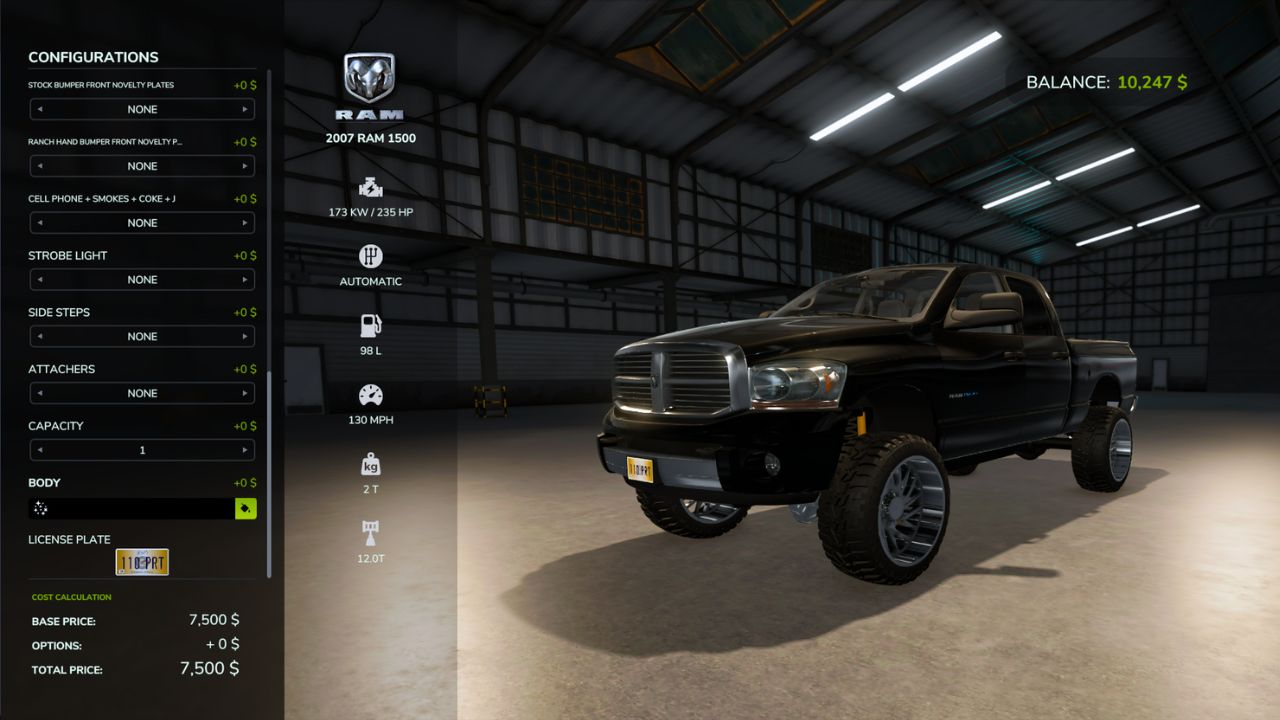The height and width of the screenshot is (720, 1280).
Task: Open the Attachers configuration dropdown
Action: [142, 393]
